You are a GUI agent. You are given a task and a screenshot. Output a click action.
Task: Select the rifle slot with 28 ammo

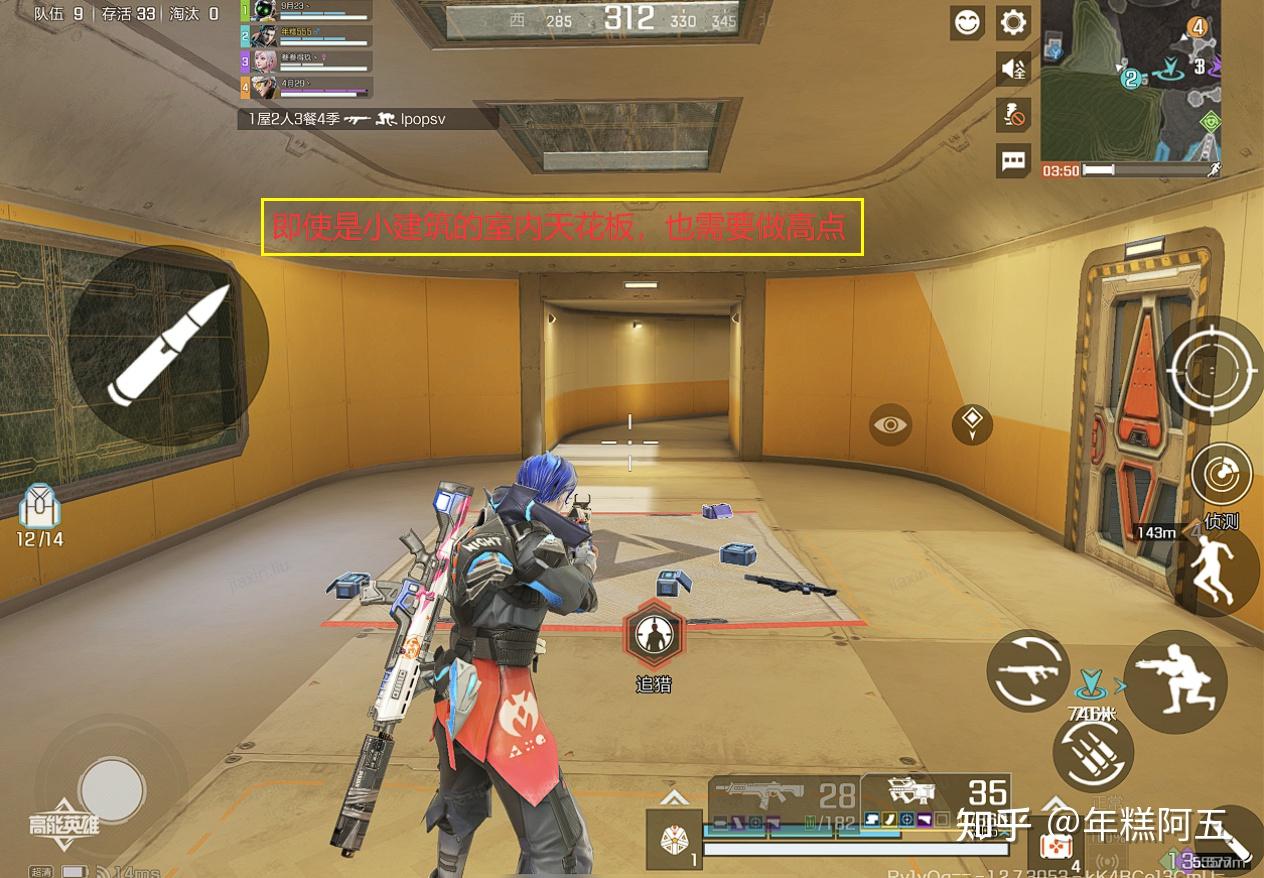pos(782,795)
